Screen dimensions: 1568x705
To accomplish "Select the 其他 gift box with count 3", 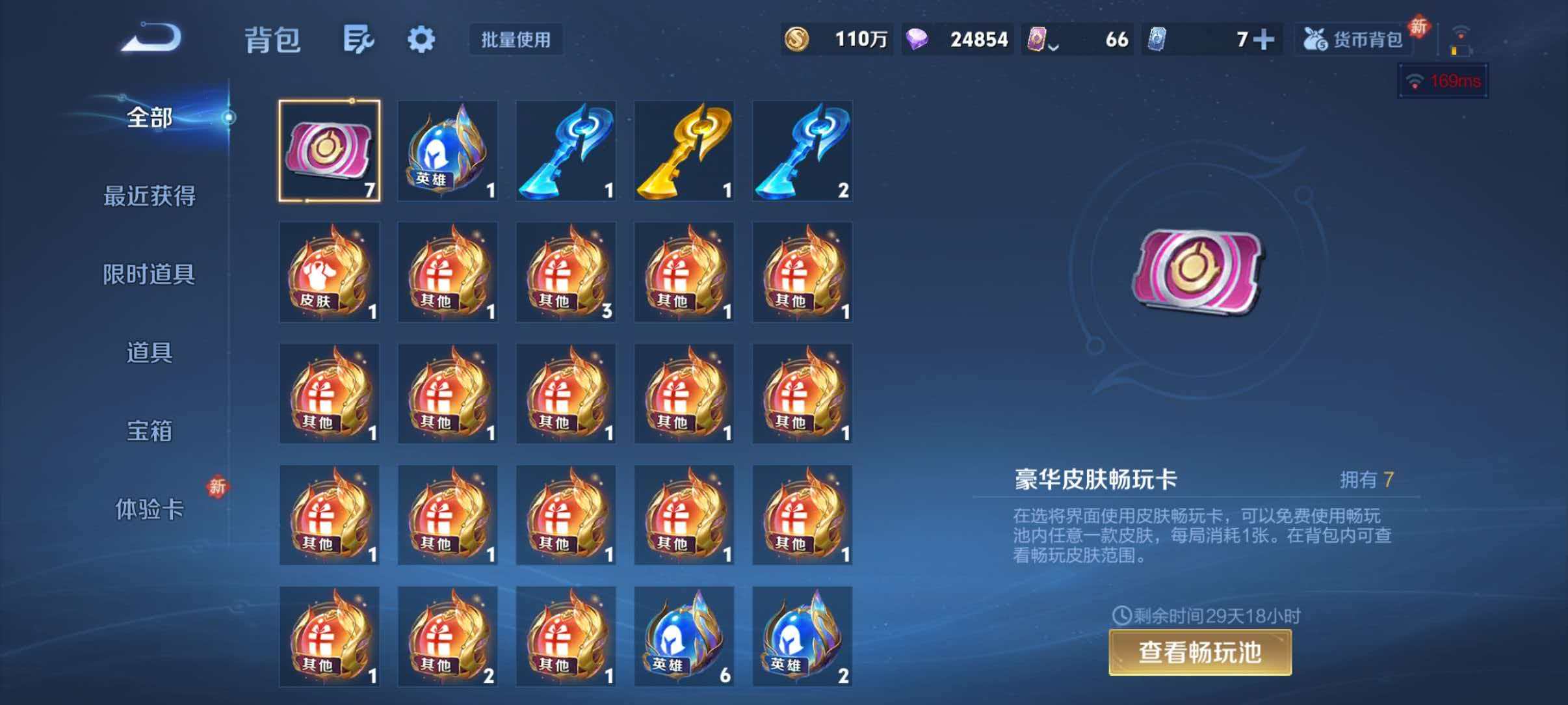I will [x=566, y=273].
